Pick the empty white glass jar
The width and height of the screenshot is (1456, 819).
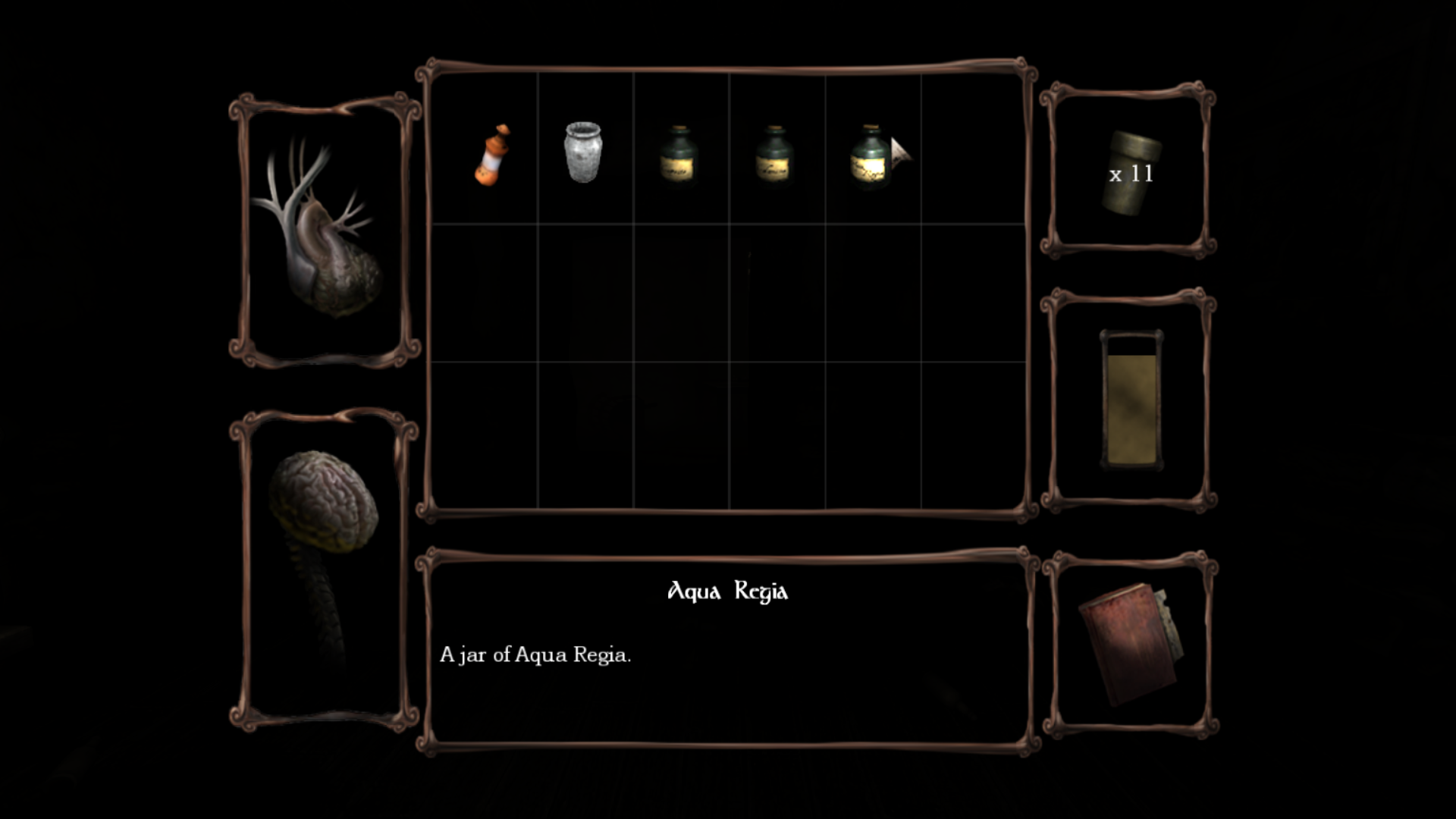tap(582, 152)
